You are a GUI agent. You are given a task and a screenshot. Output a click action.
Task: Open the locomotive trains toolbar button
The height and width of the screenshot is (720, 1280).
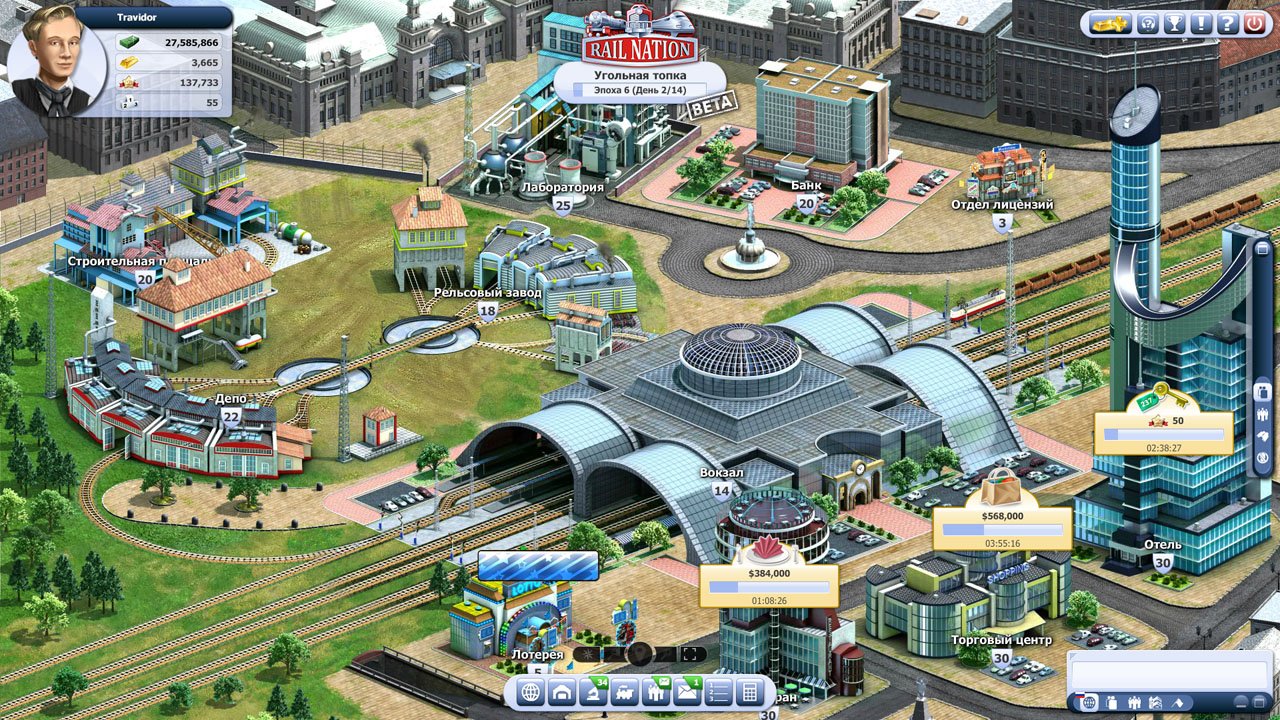[x=624, y=692]
